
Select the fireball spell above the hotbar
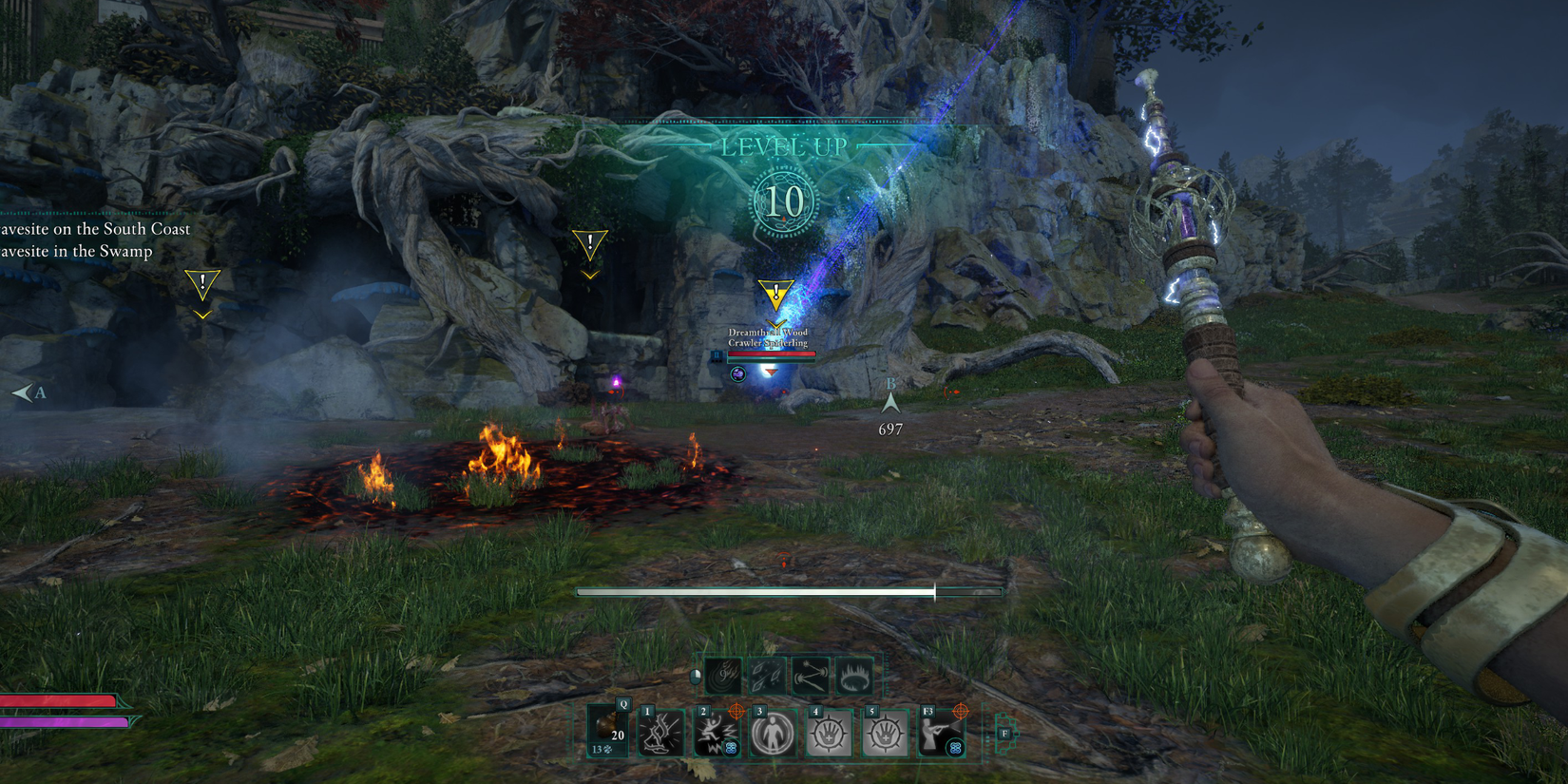pos(724,677)
